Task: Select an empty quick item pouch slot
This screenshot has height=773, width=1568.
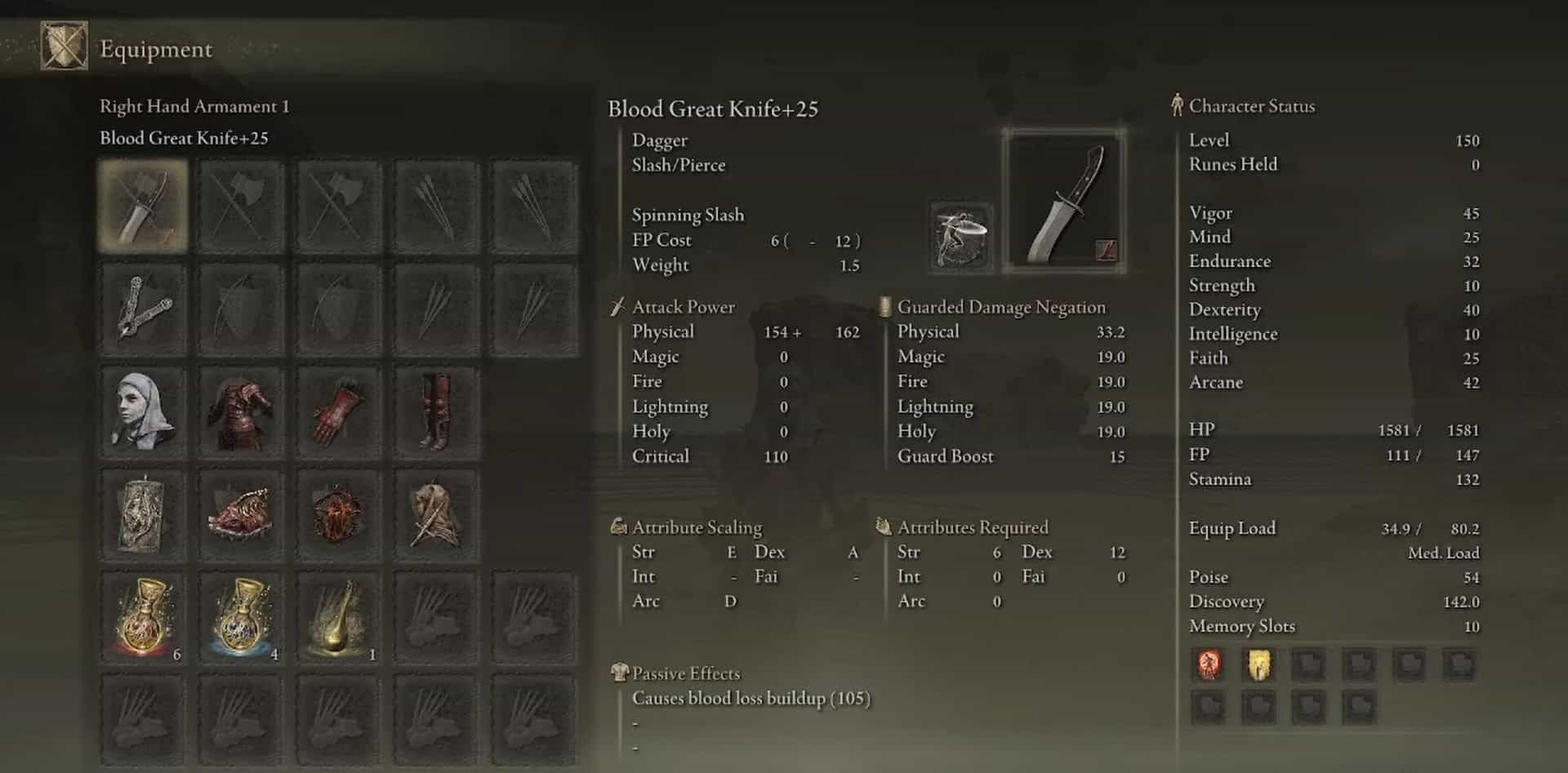Action: 437,618
